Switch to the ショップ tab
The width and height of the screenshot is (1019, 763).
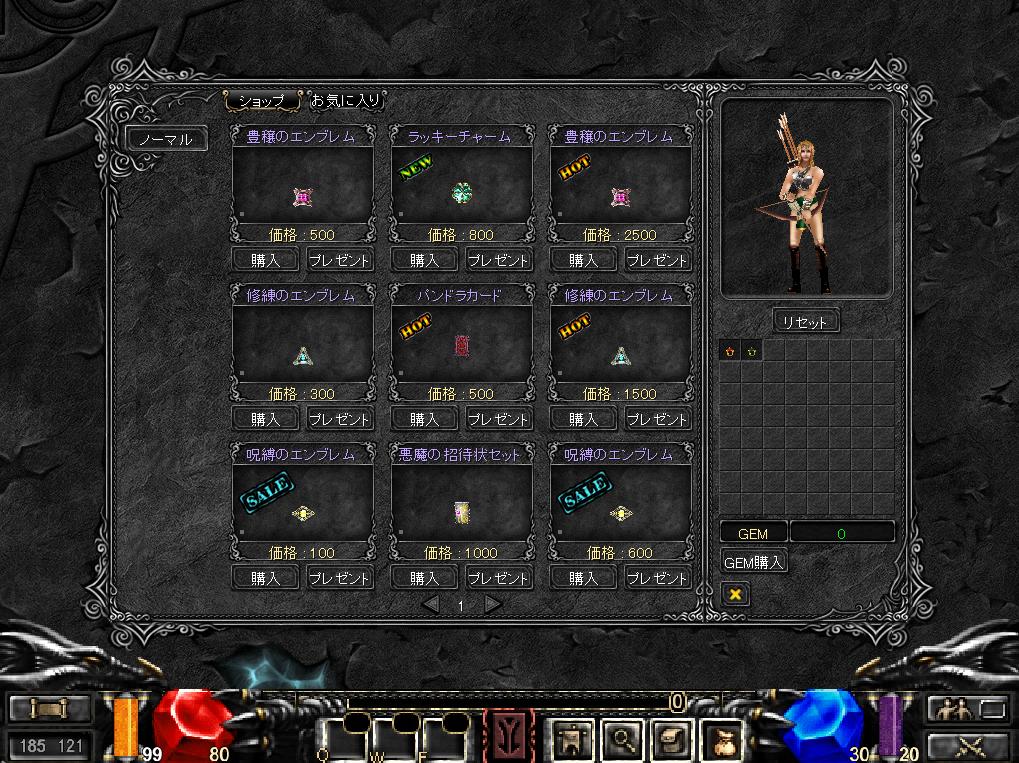pos(262,101)
